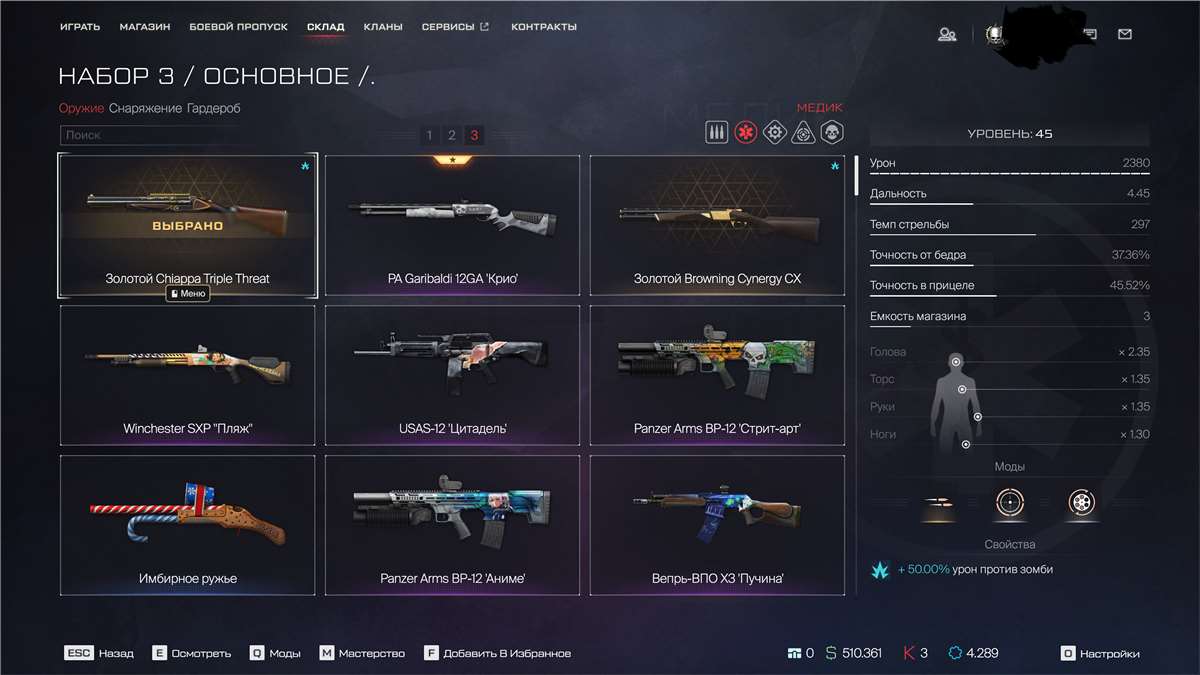Open the Контракты section
Viewport: 1200px width, 675px height.
tap(543, 27)
